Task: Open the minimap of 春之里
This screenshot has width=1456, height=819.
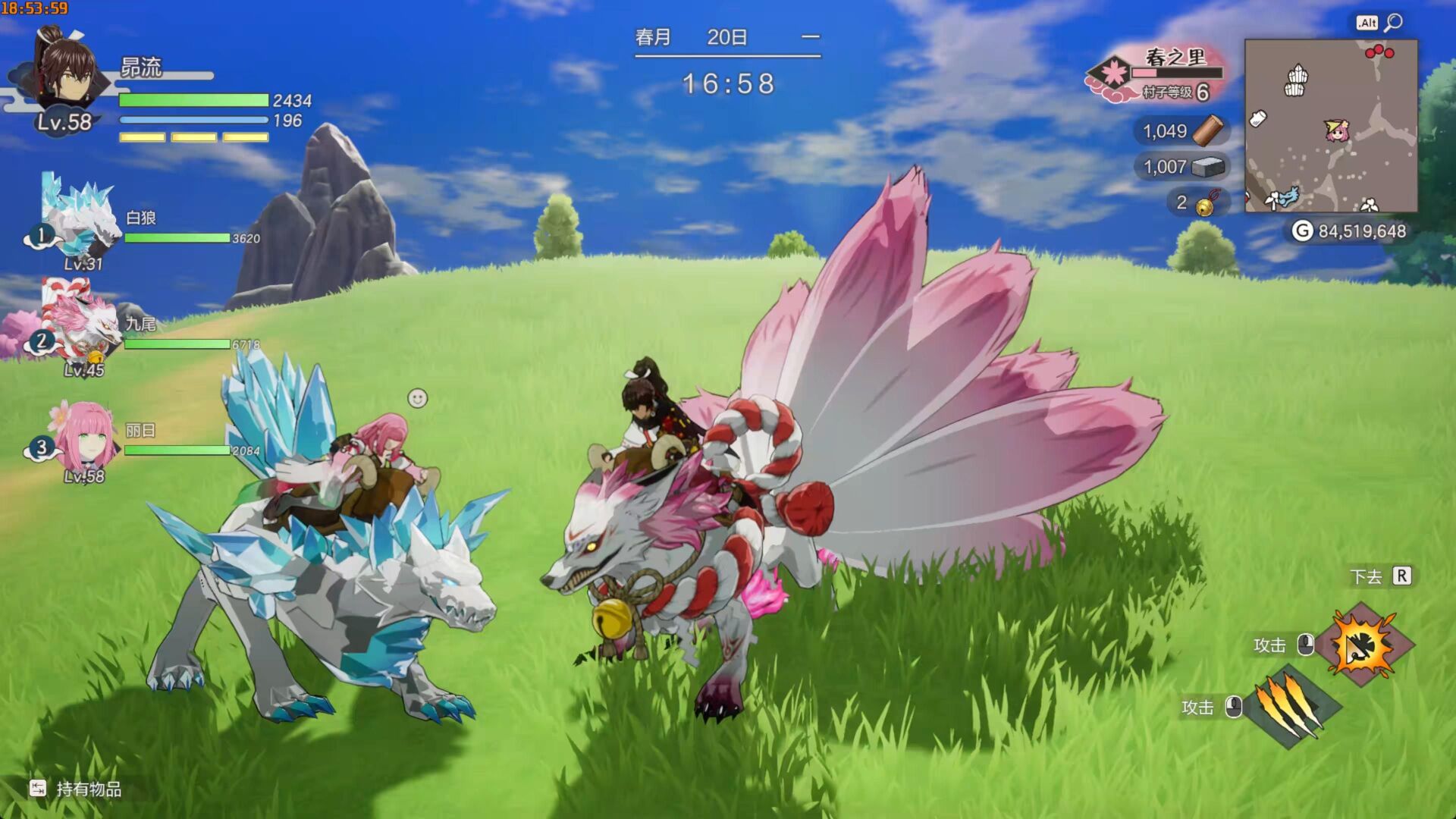Action: point(1331,126)
